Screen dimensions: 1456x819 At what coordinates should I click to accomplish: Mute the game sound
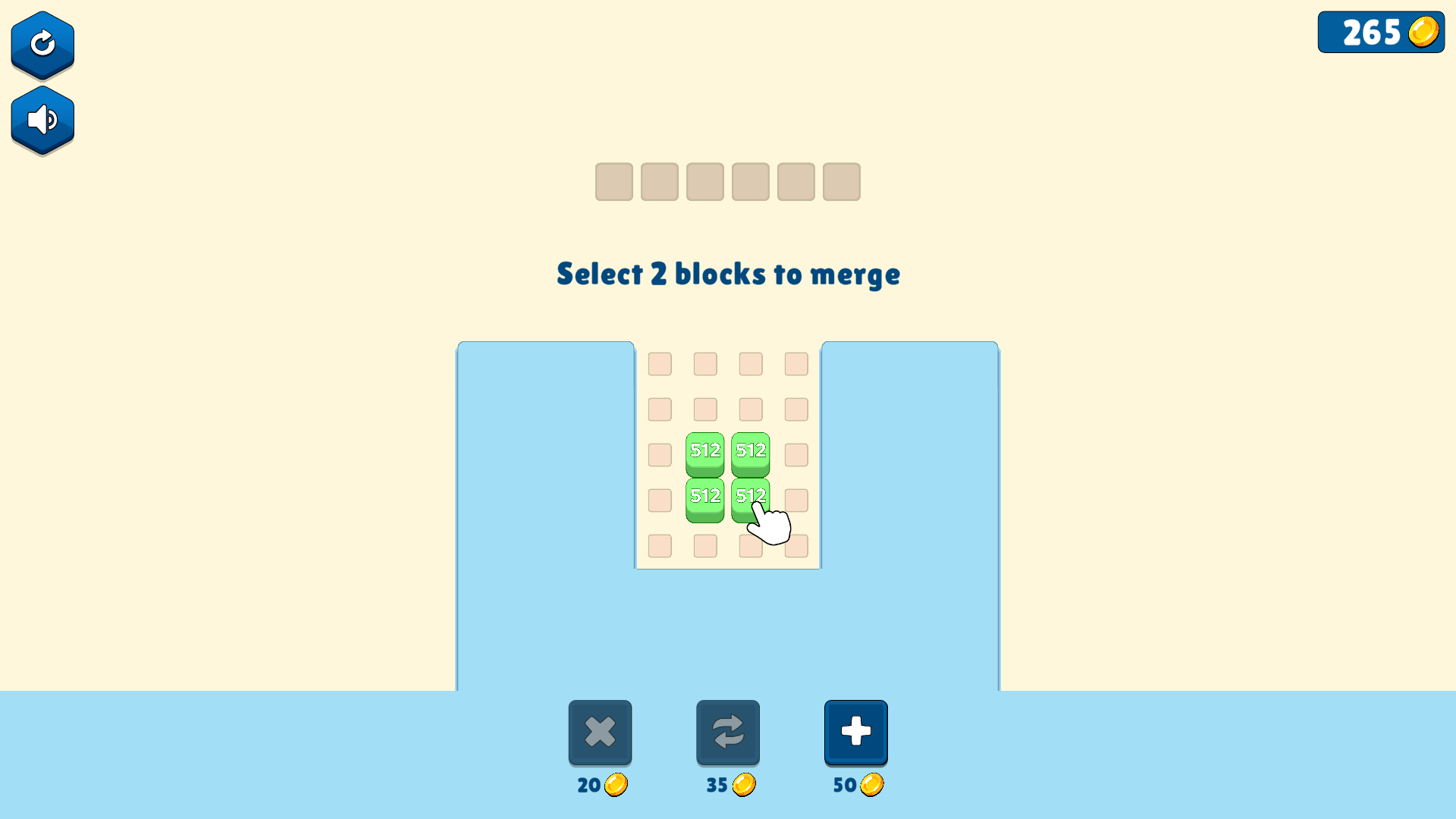click(x=42, y=119)
